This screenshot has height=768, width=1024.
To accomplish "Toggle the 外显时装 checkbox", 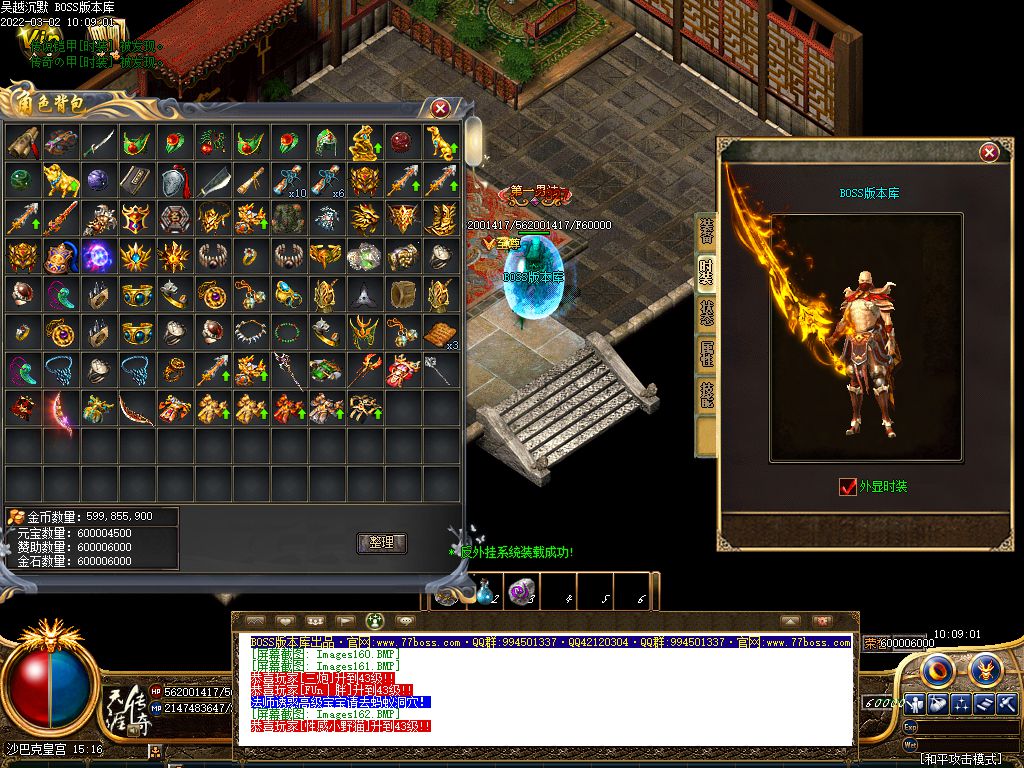I will point(848,487).
